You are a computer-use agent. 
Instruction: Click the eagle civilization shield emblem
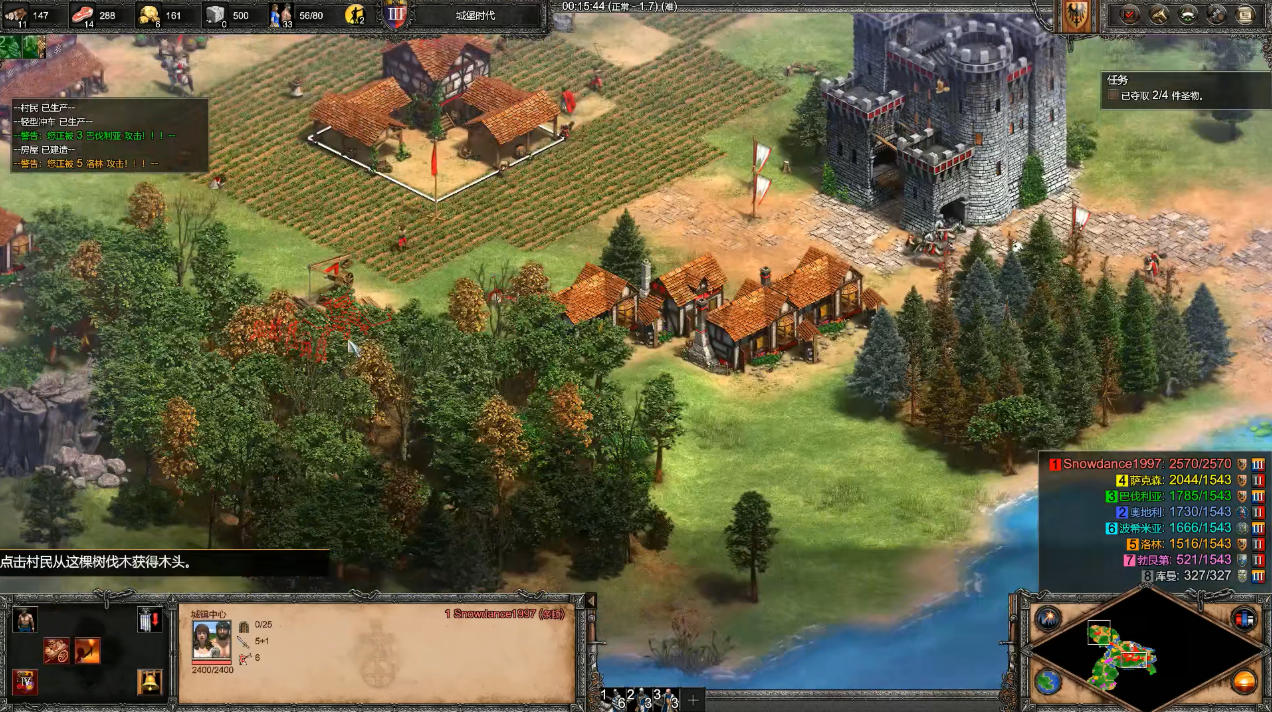1077,17
